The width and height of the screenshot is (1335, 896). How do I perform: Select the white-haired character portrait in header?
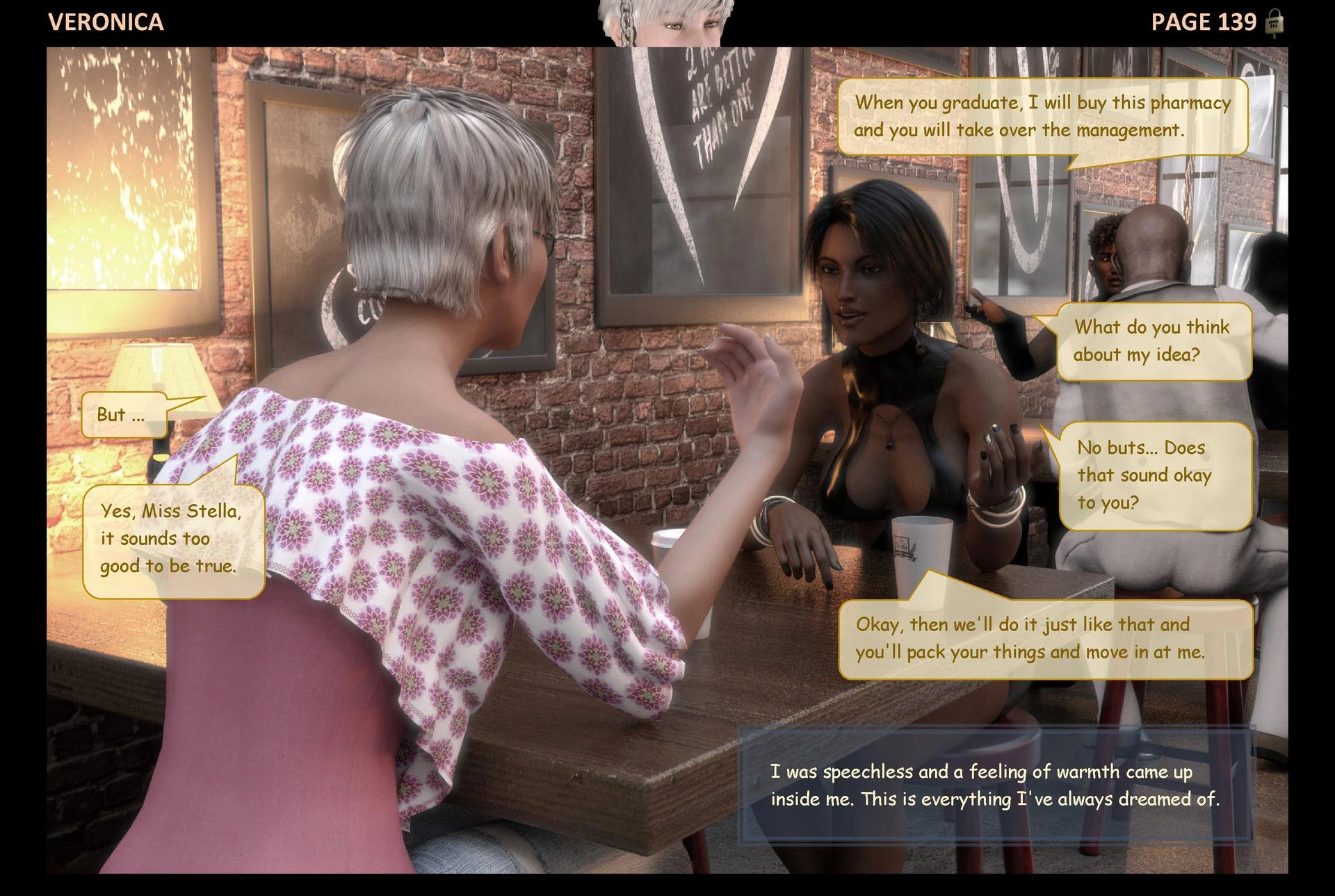click(x=666, y=23)
